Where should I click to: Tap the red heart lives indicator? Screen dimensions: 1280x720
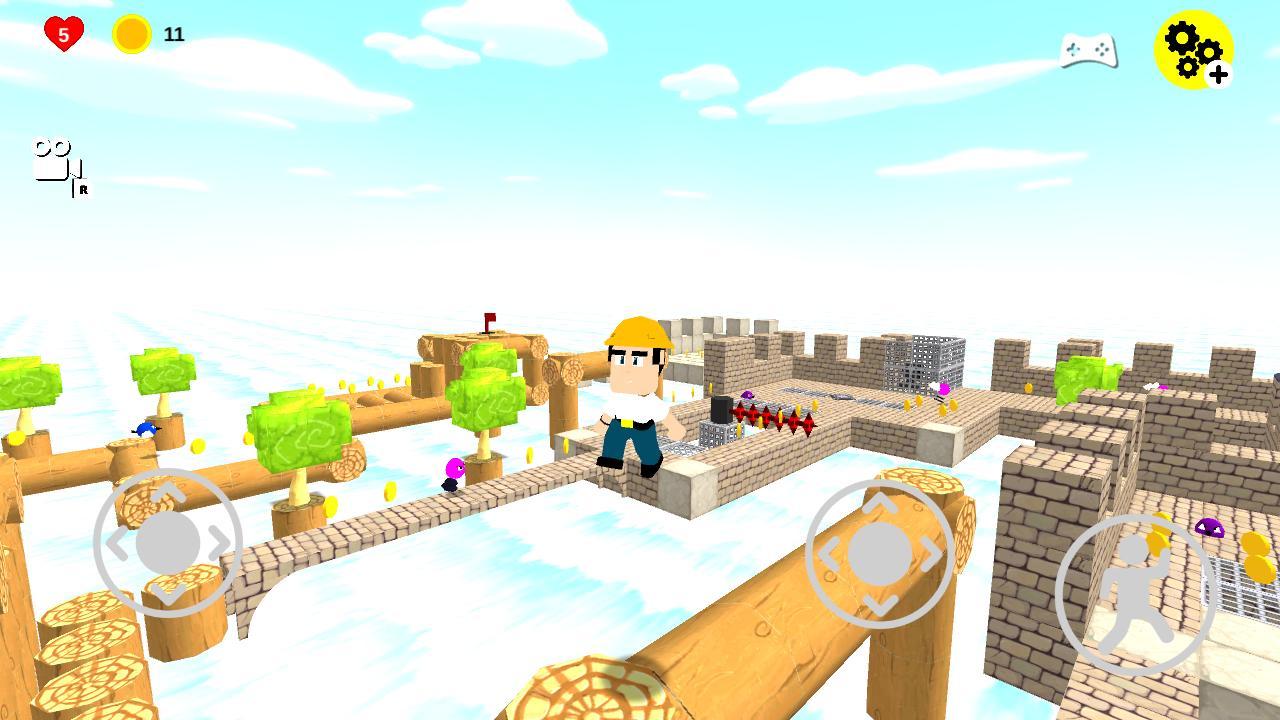pos(62,30)
